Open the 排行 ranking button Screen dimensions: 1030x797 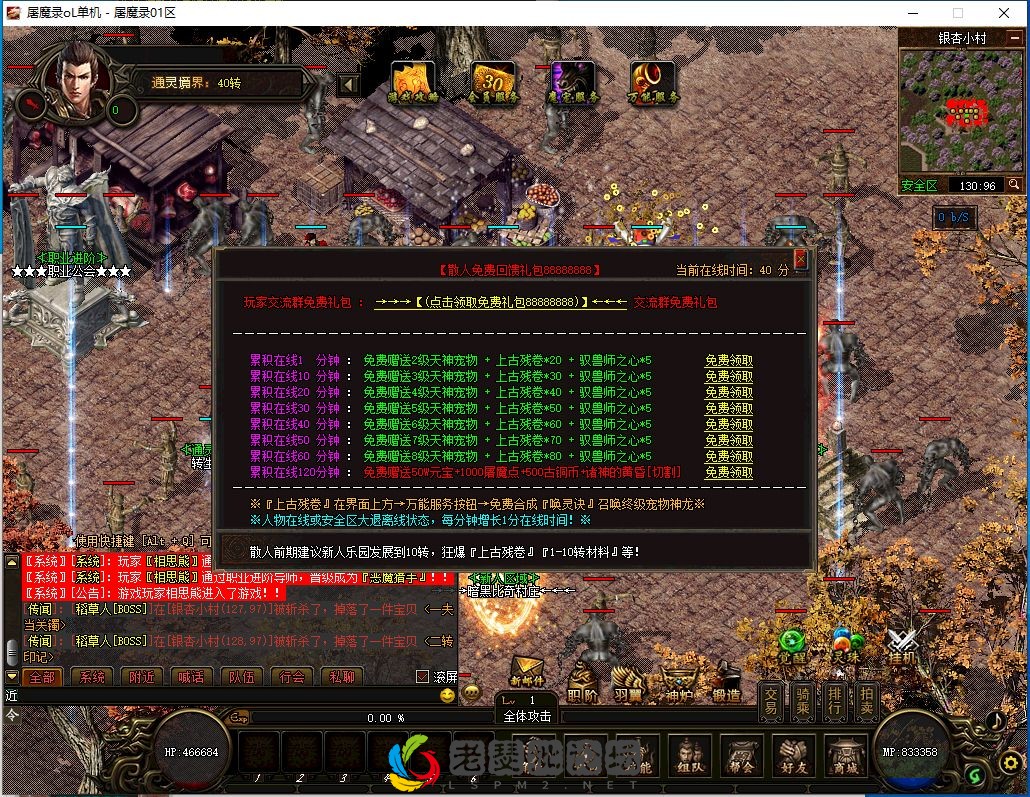point(834,700)
